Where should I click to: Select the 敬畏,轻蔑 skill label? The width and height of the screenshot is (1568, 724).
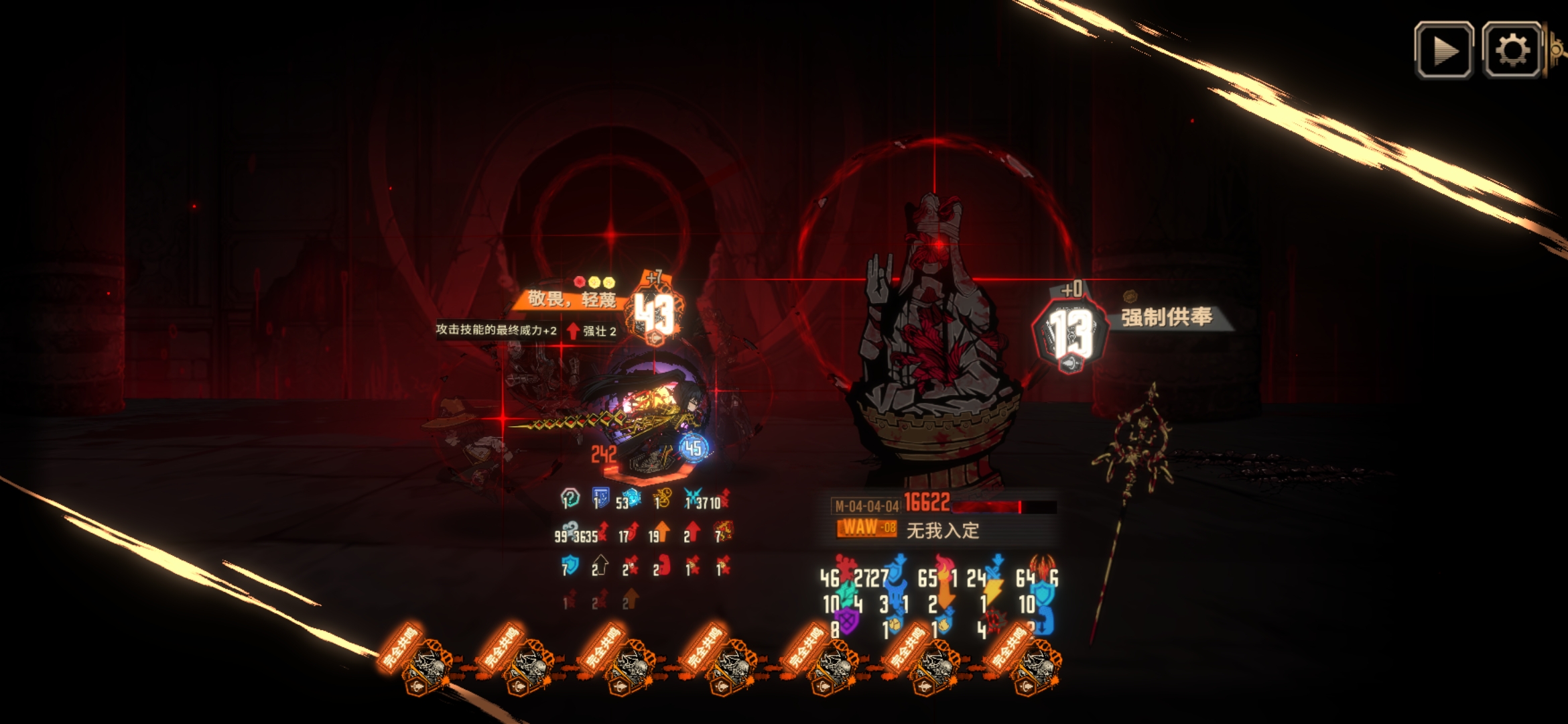pyautogui.click(x=571, y=299)
